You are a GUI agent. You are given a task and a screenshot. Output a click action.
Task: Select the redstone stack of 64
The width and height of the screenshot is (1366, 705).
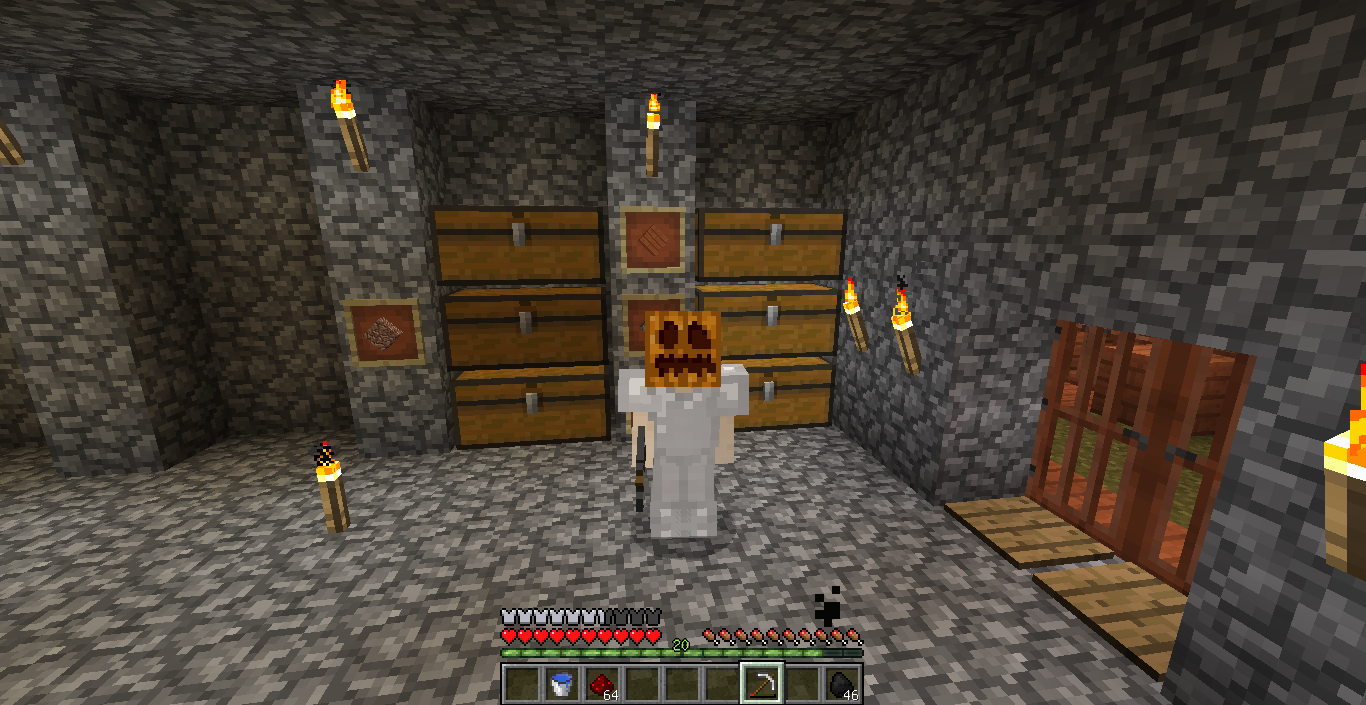tap(601, 684)
